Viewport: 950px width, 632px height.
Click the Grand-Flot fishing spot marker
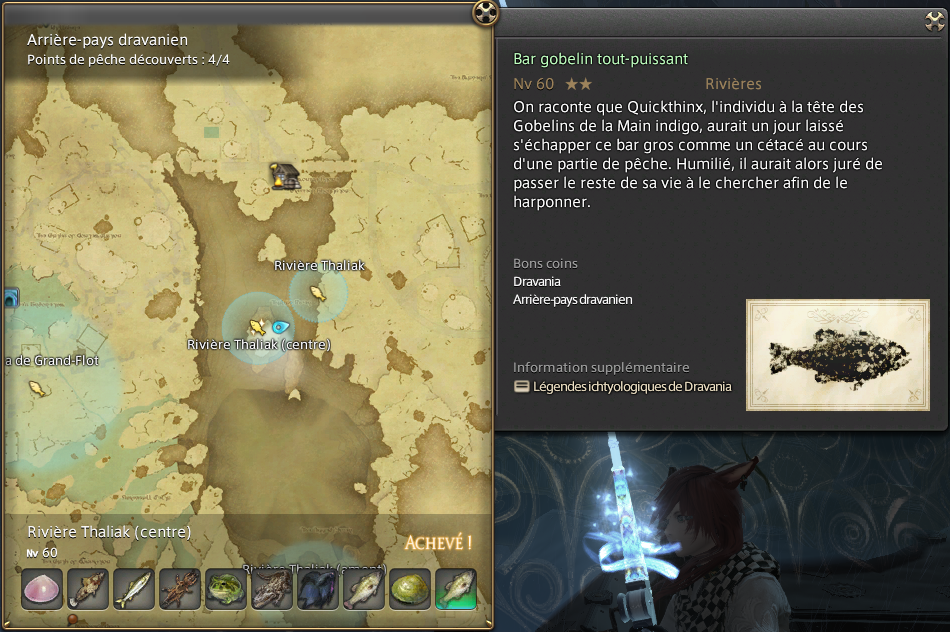pos(38,388)
